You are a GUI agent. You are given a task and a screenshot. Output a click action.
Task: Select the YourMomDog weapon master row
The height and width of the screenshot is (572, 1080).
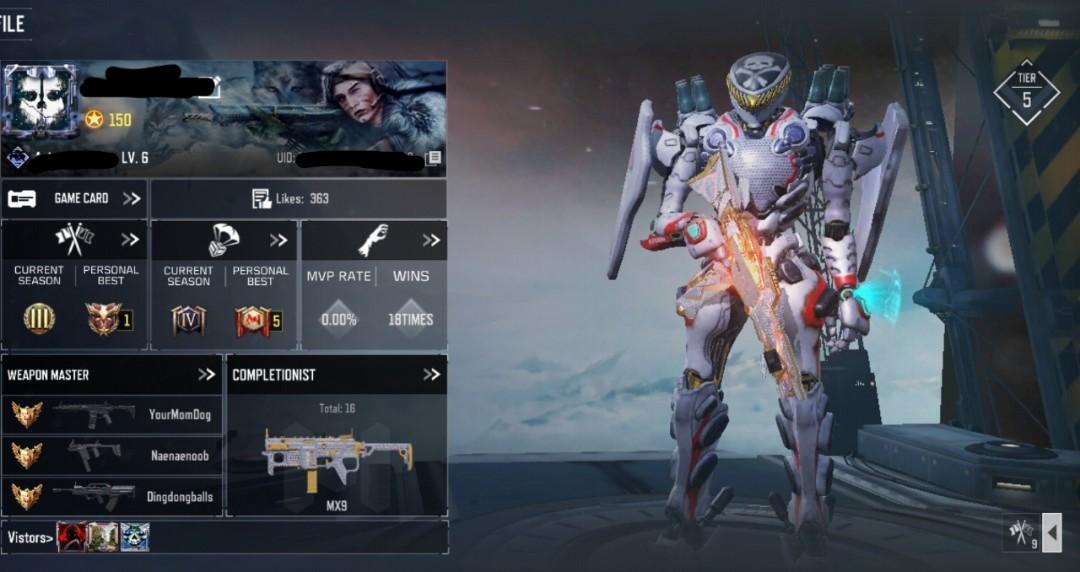click(x=111, y=414)
